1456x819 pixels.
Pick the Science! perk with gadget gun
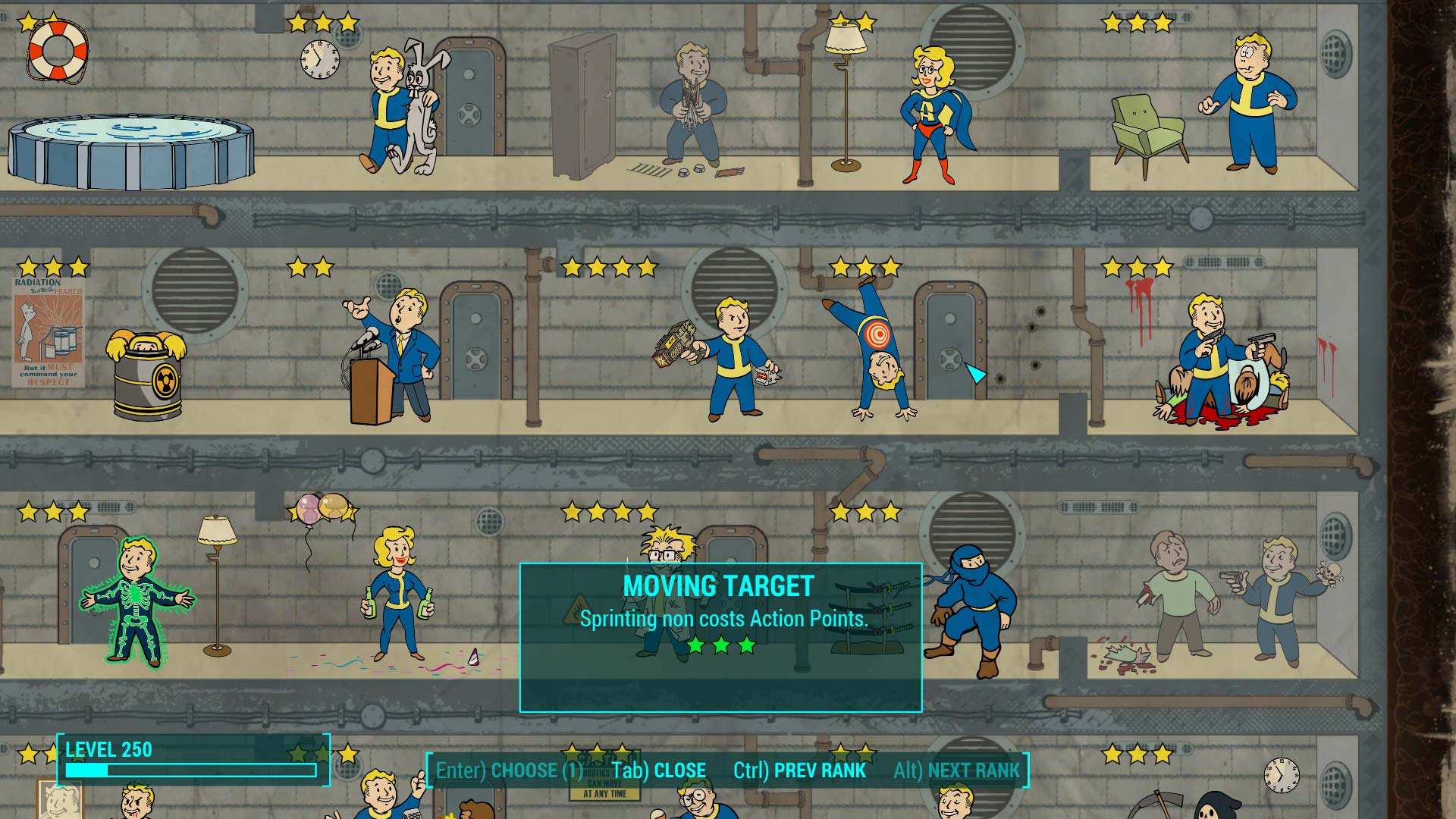pos(728,356)
